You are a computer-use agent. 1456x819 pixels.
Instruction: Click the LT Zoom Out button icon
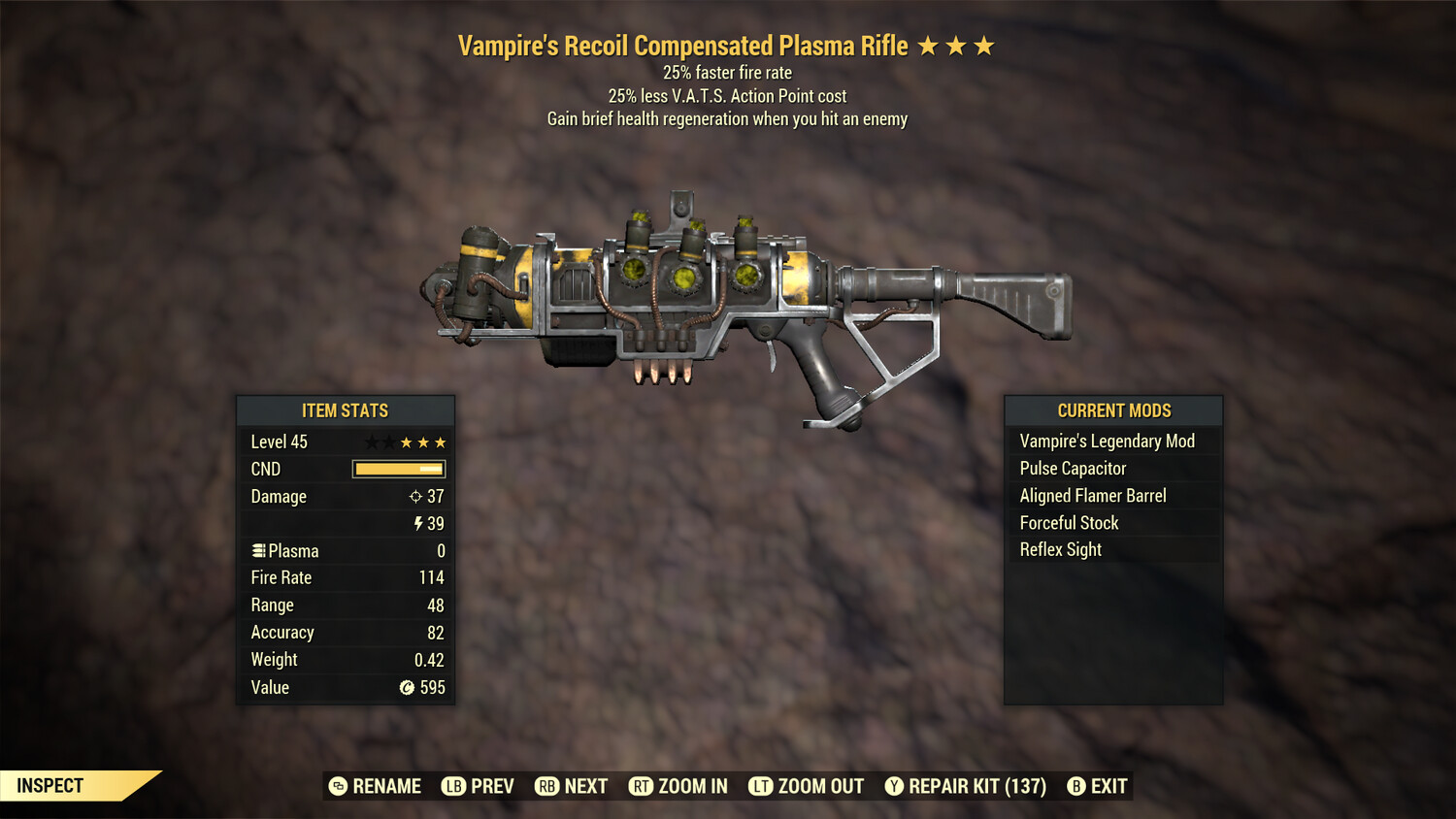pyautogui.click(x=761, y=786)
